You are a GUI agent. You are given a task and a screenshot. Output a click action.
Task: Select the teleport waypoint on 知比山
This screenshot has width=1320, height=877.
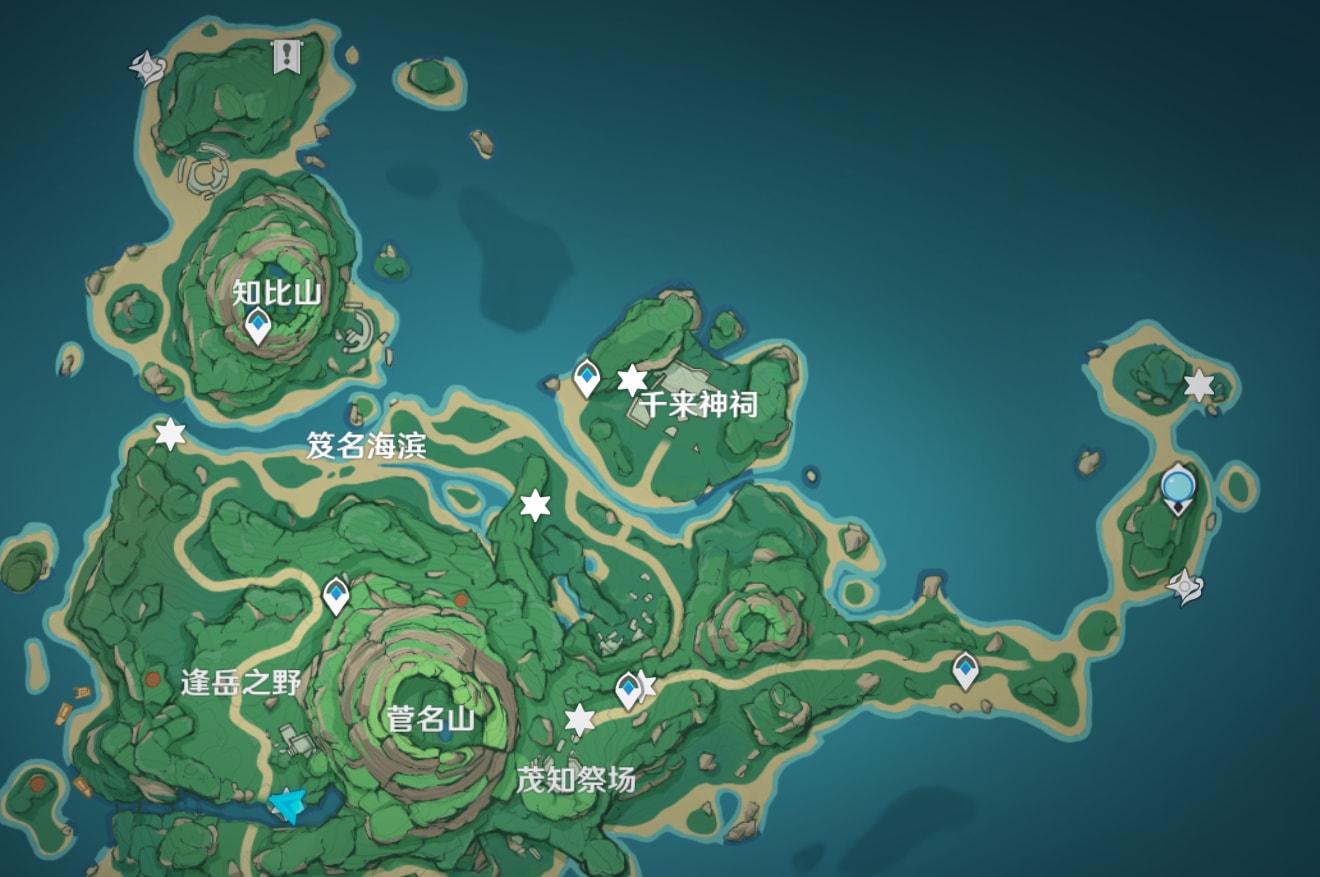click(257, 325)
